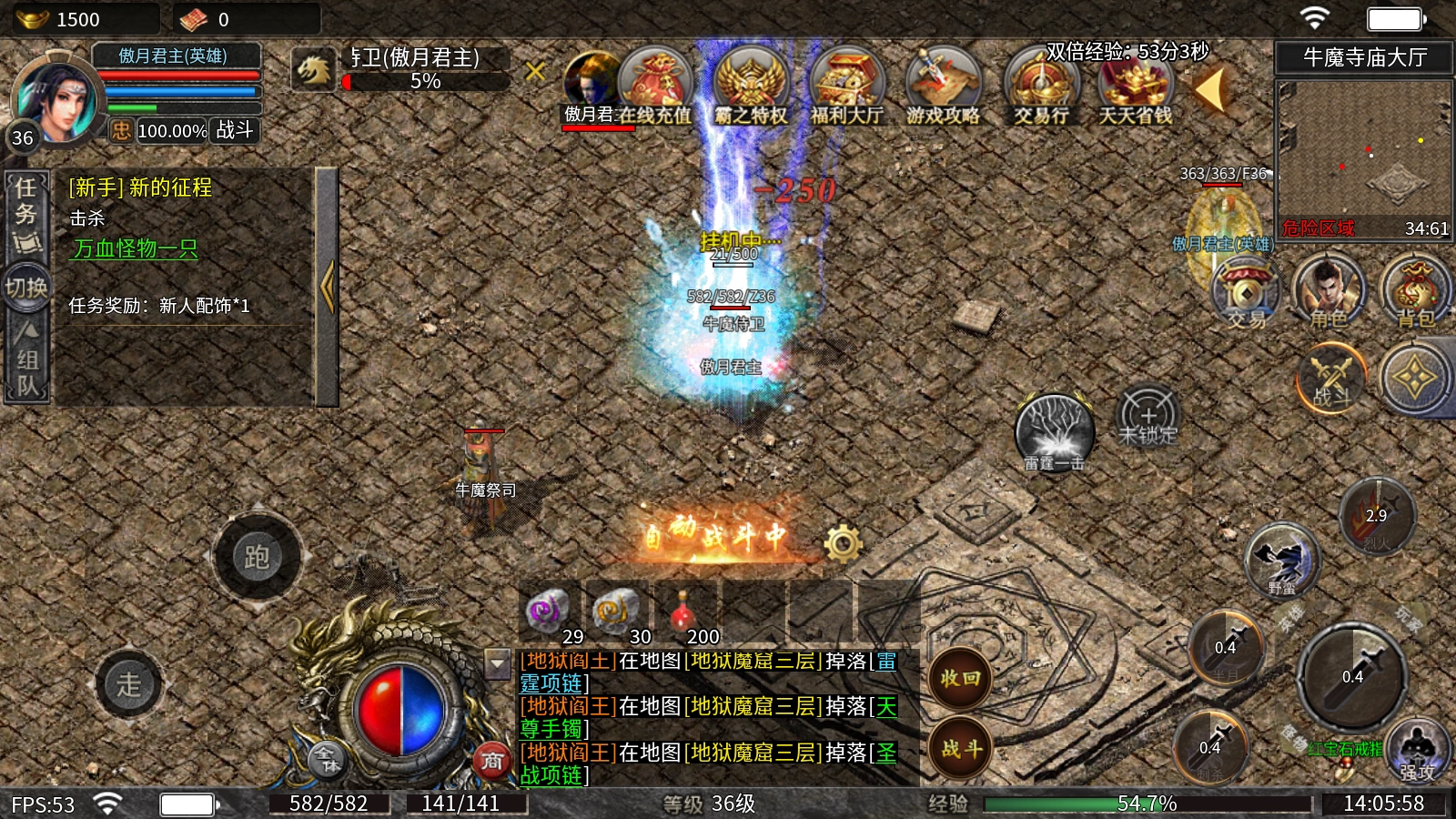Open the 天天省钱 daily savings icon

tap(1135, 86)
